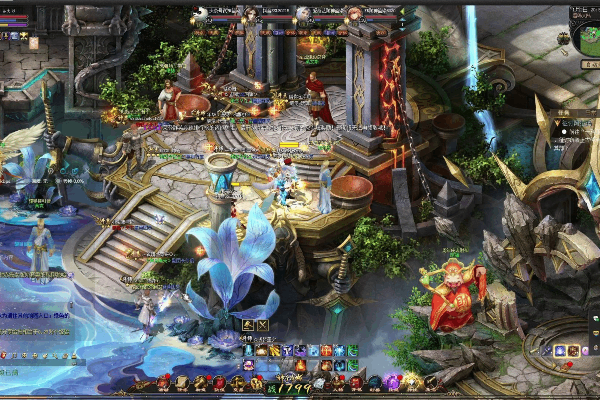Image resolution: width=600 pixels, height=400 pixels.
Task: Open the first red-hatted character icon in the bottom menu
Action: (x=164, y=383)
